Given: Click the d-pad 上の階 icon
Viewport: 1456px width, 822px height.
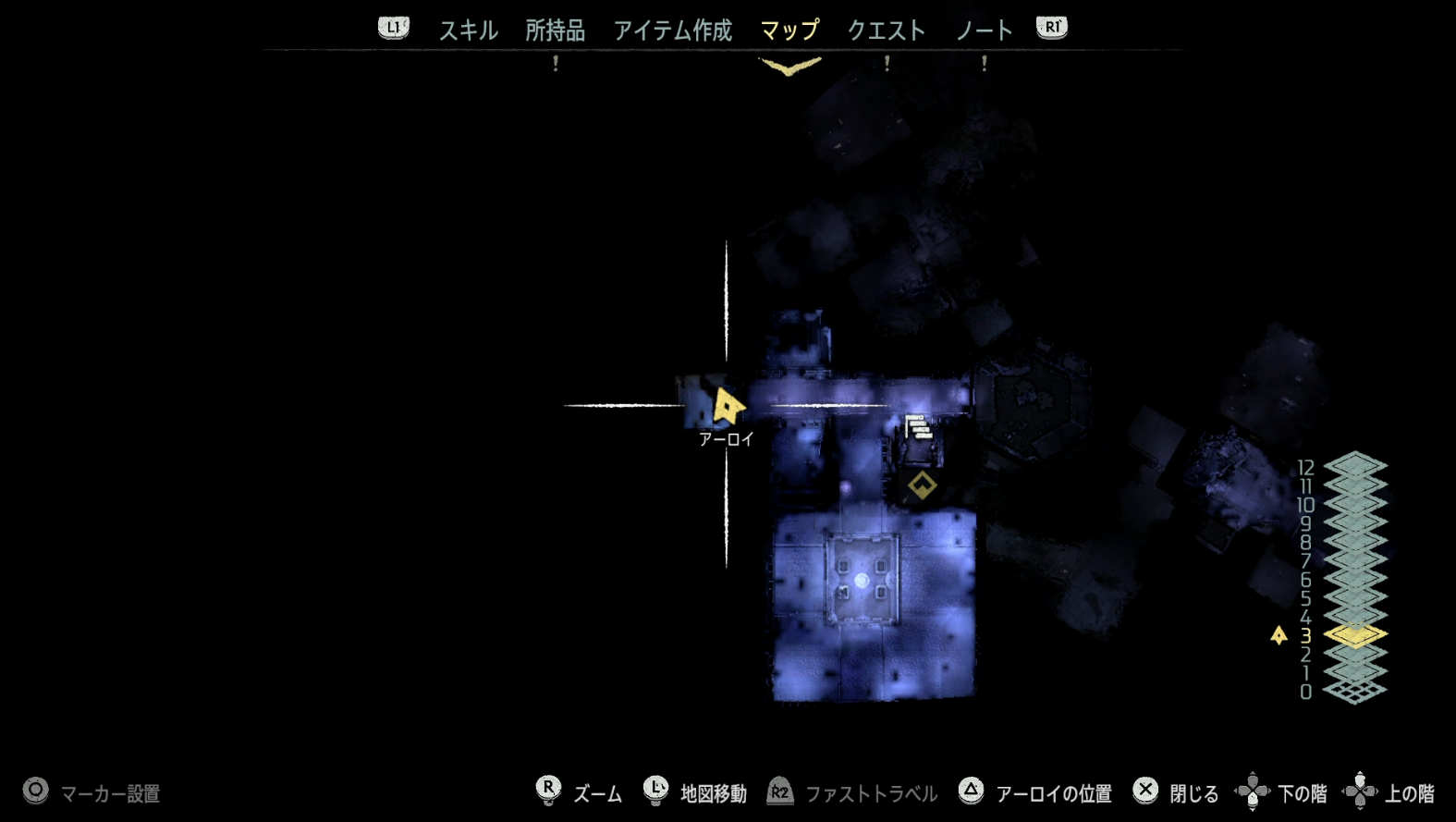Looking at the screenshot, I should 1360,791.
